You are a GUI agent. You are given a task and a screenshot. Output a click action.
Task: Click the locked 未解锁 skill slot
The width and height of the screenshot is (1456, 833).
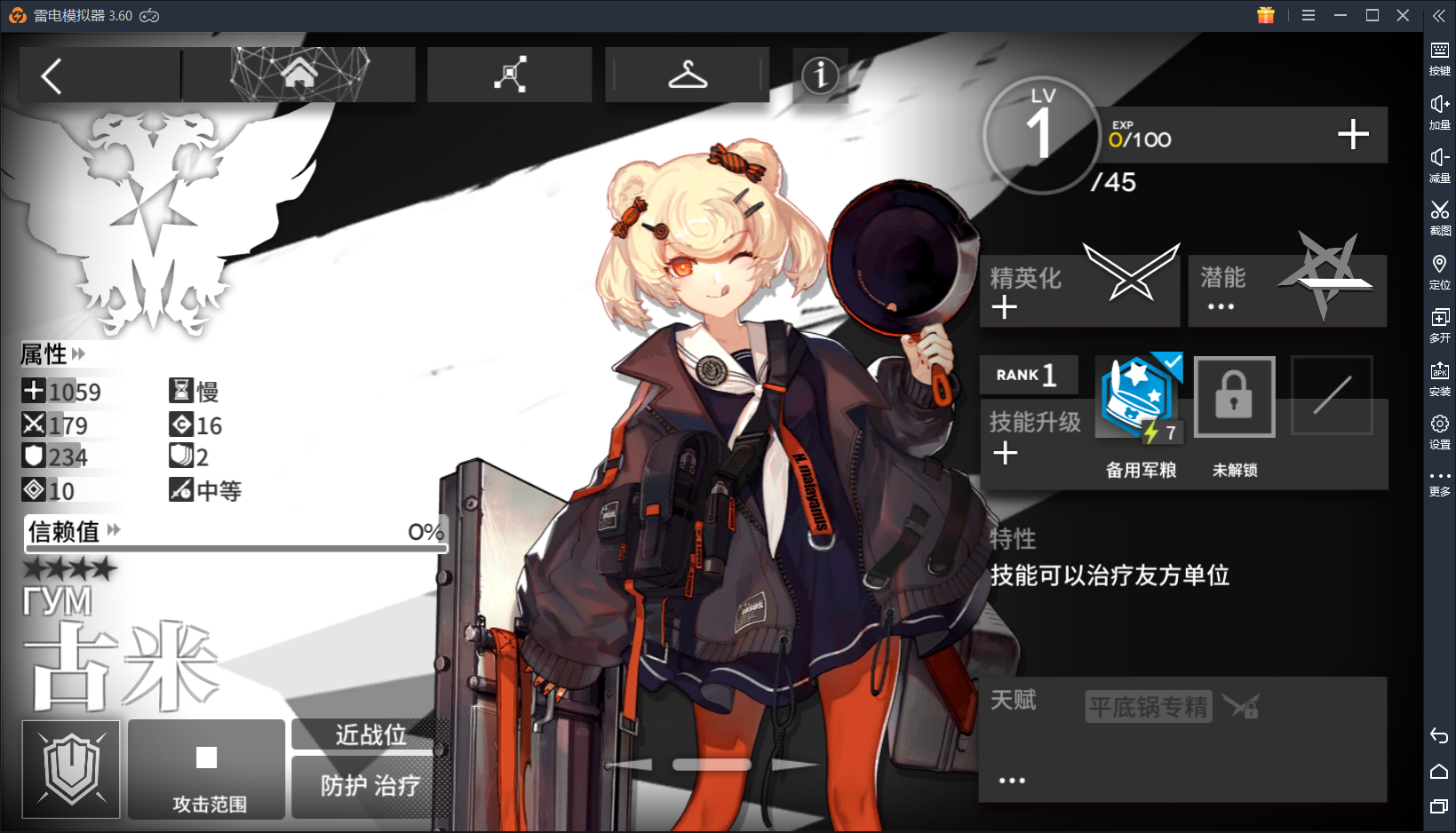pyautogui.click(x=1234, y=397)
